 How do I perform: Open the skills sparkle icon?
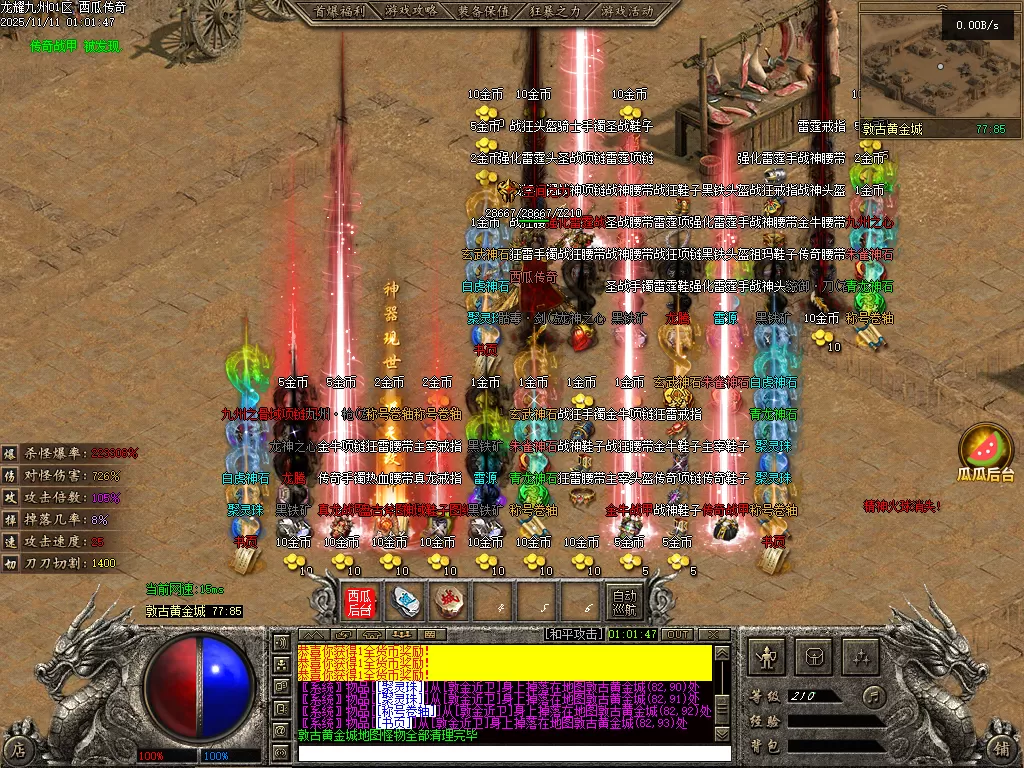click(x=860, y=657)
